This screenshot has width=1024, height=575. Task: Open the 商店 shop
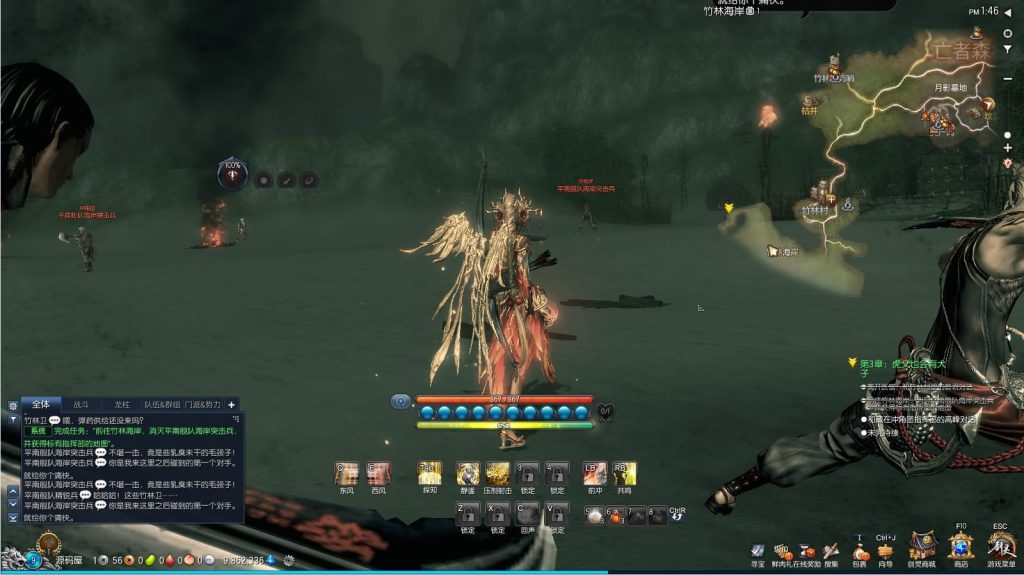coord(961,547)
